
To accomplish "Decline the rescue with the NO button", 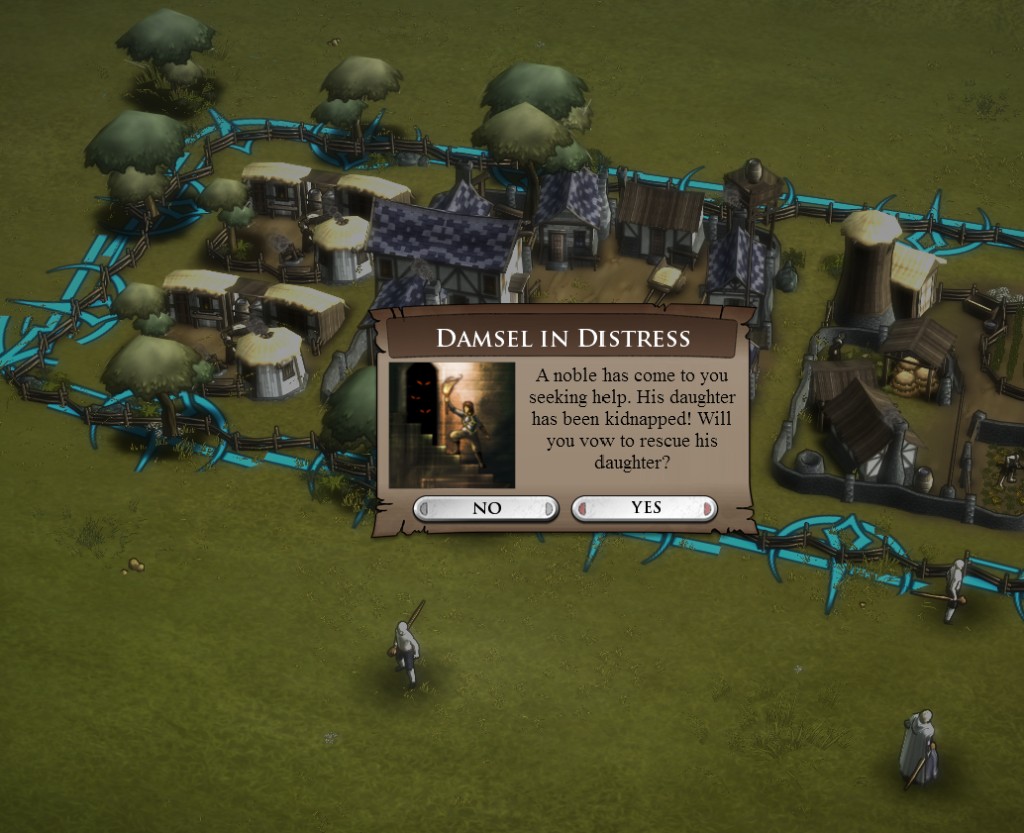I will pos(486,508).
